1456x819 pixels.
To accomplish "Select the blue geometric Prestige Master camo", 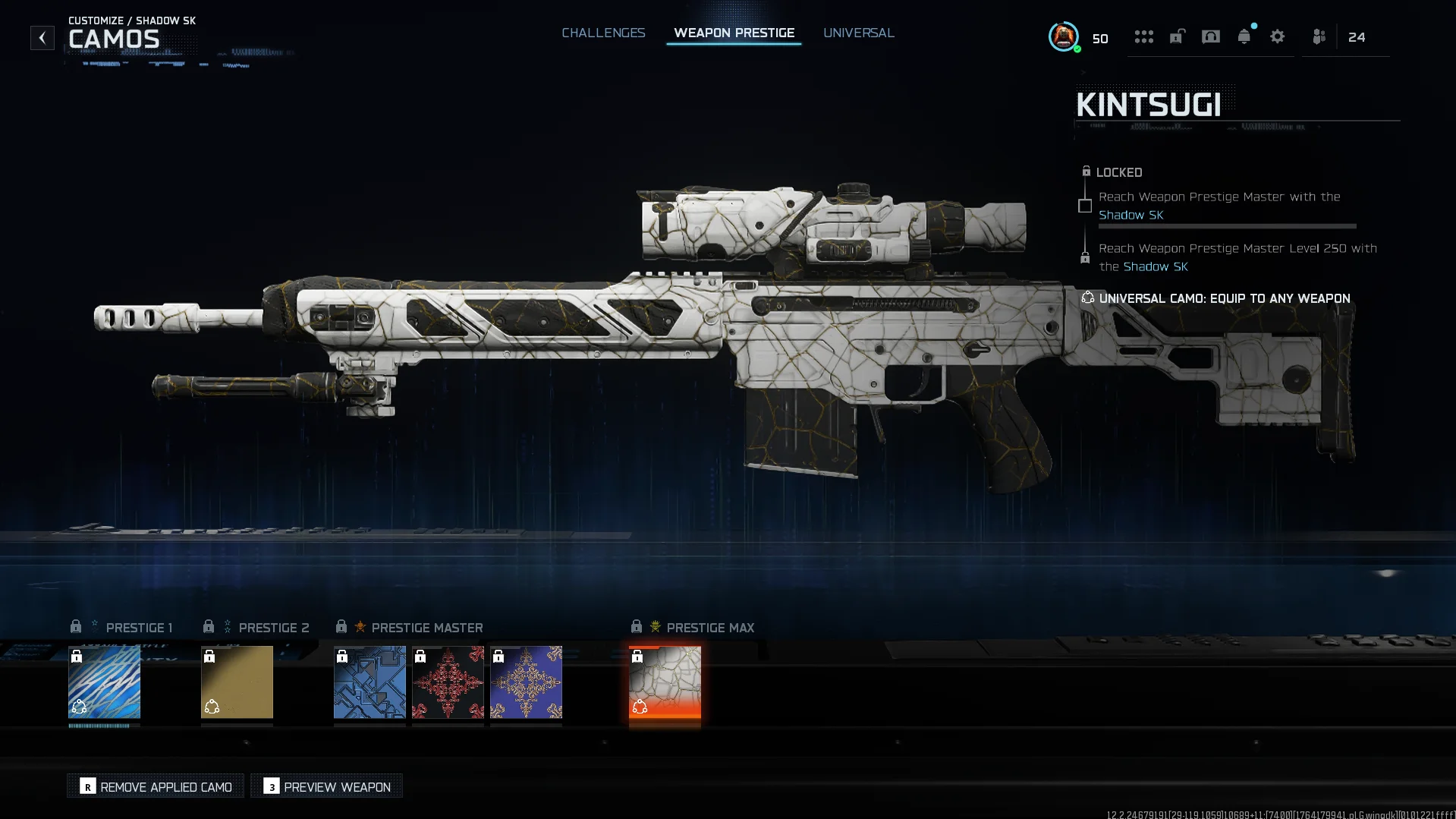I will [370, 682].
